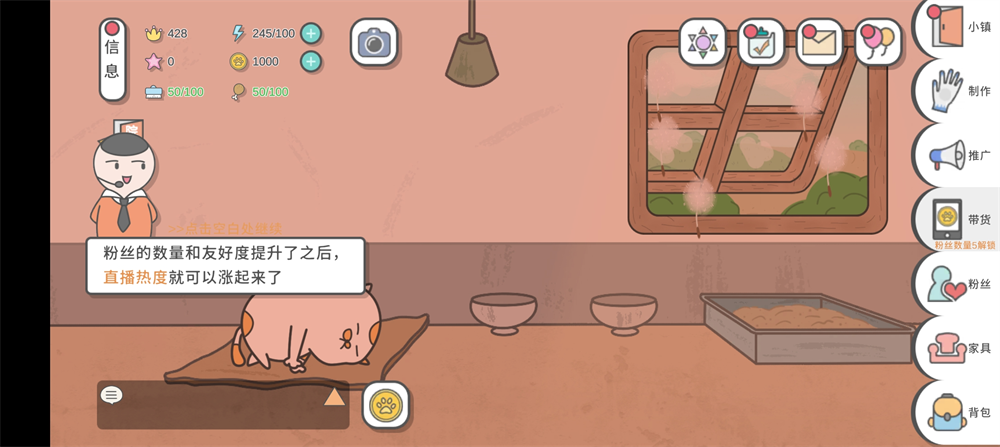
Task: Open the 家具 furniture menu
Action: (x=960, y=348)
